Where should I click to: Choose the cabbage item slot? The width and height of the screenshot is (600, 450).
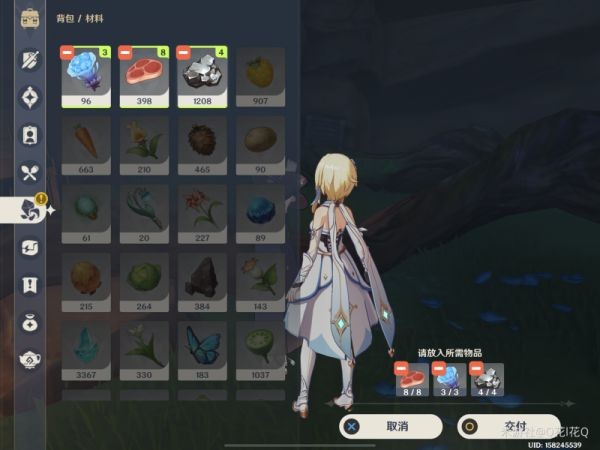click(x=144, y=282)
